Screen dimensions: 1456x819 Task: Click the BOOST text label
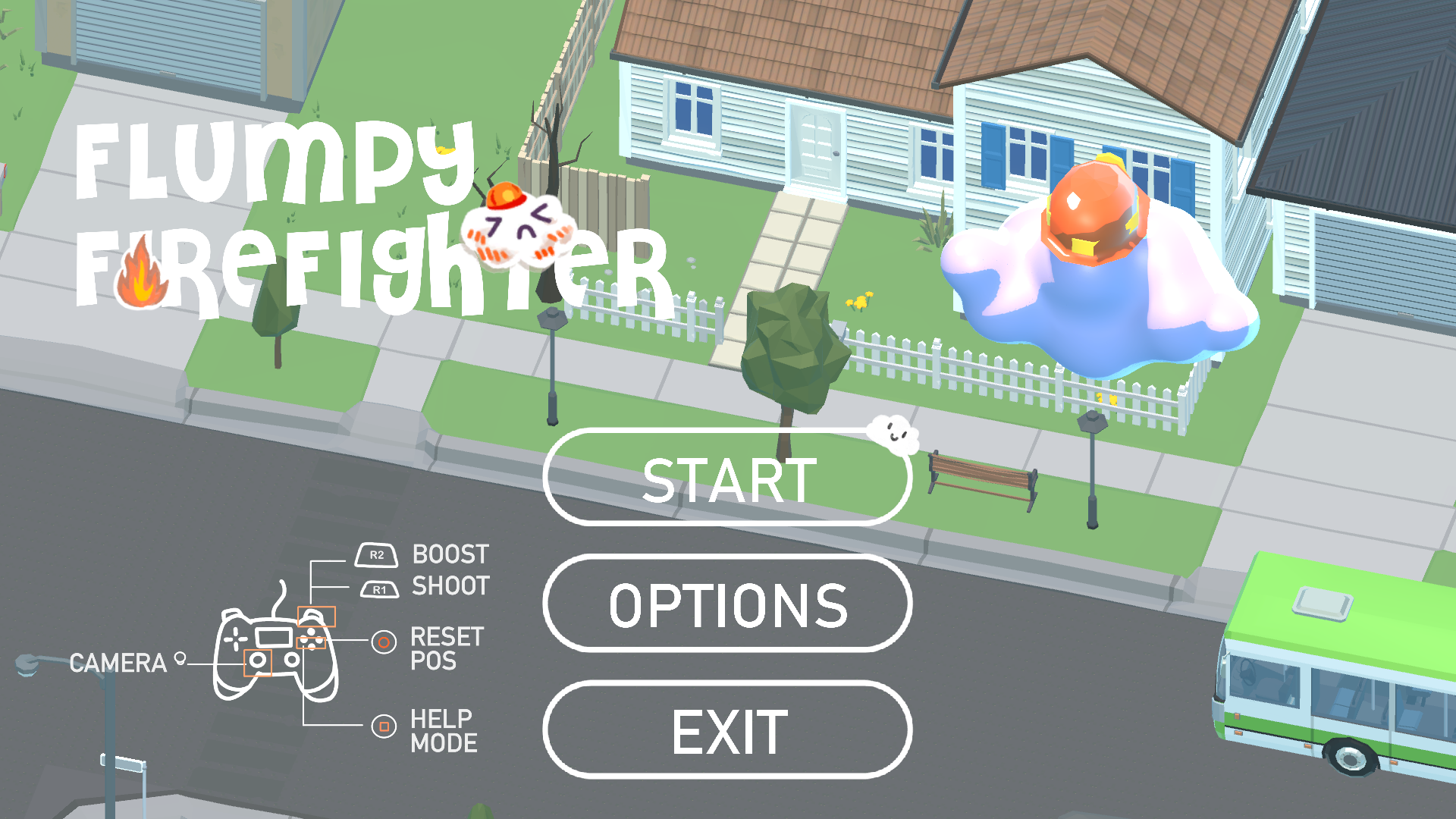tap(450, 554)
